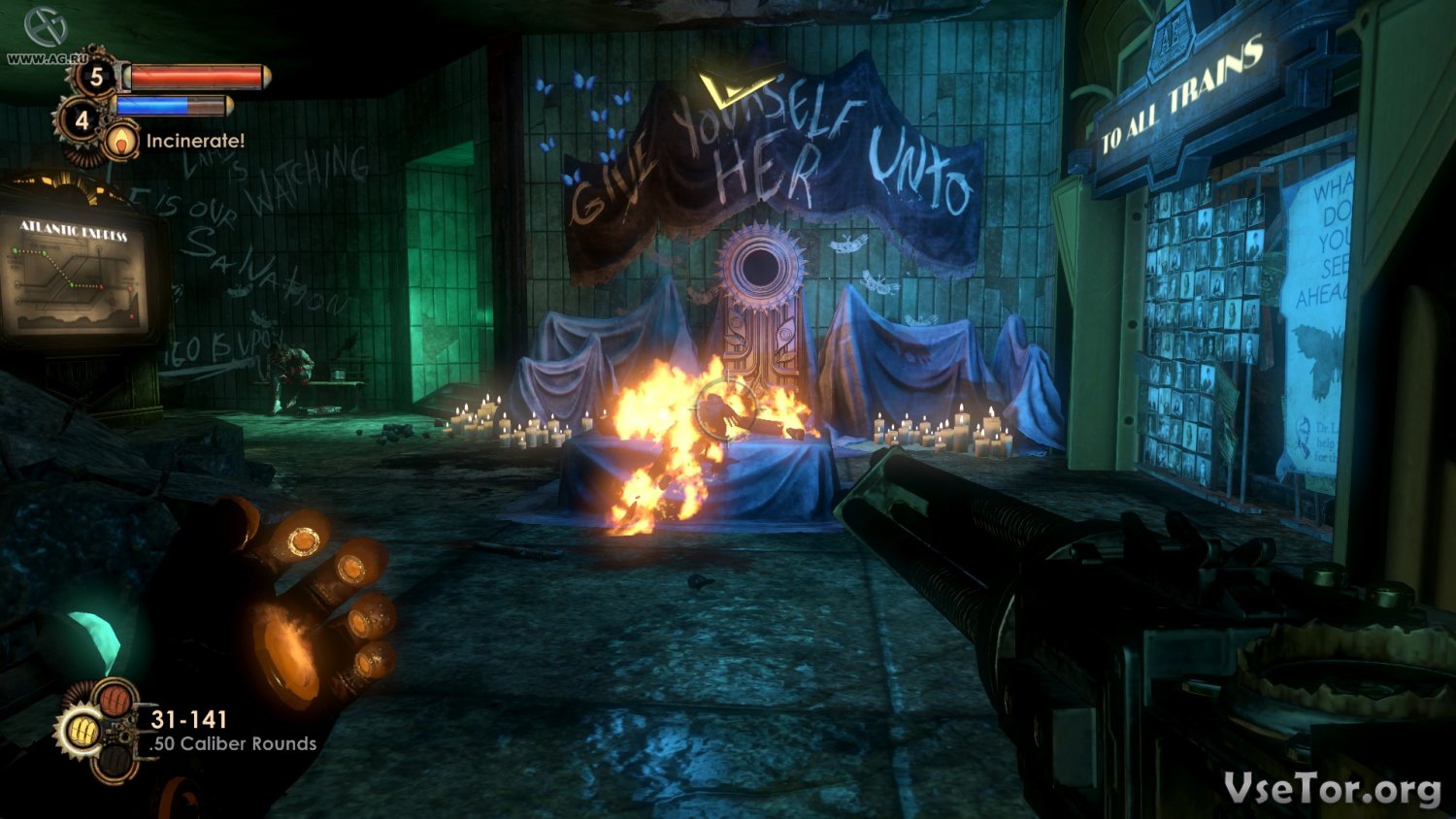Choose the dark ammo type icon

pyautogui.click(x=117, y=763)
